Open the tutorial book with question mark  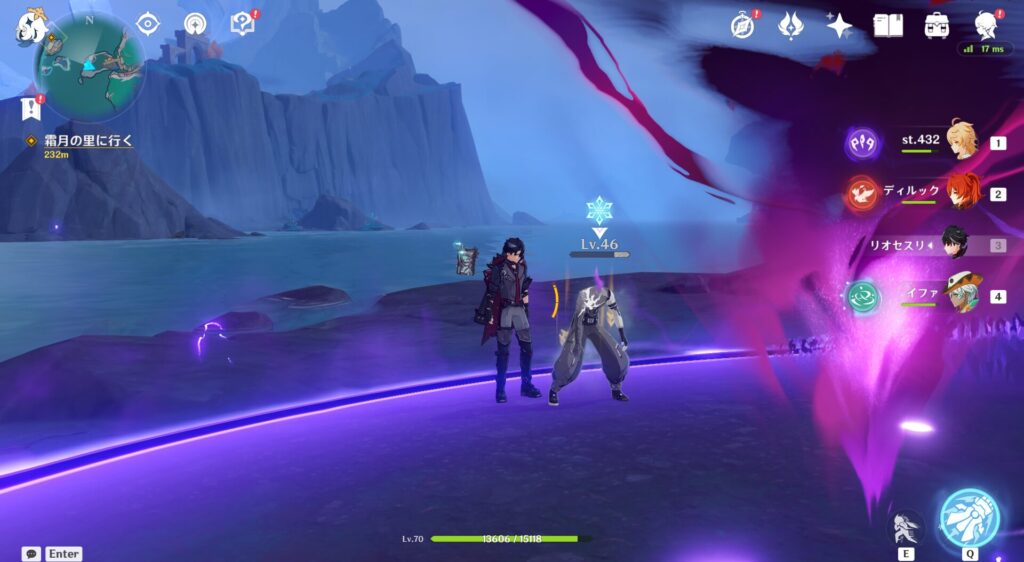pyautogui.click(x=243, y=24)
